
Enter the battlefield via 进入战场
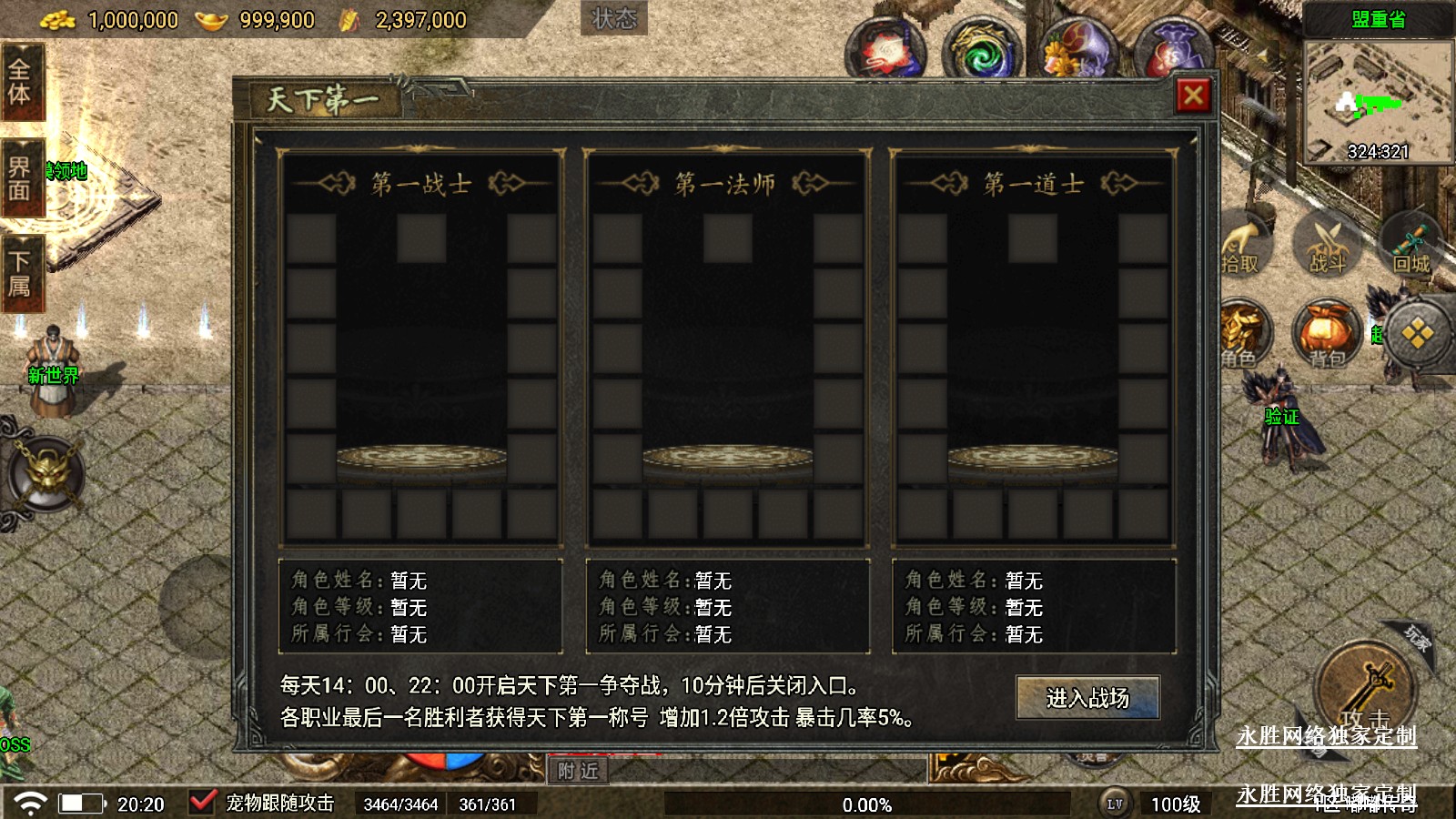(x=1087, y=698)
